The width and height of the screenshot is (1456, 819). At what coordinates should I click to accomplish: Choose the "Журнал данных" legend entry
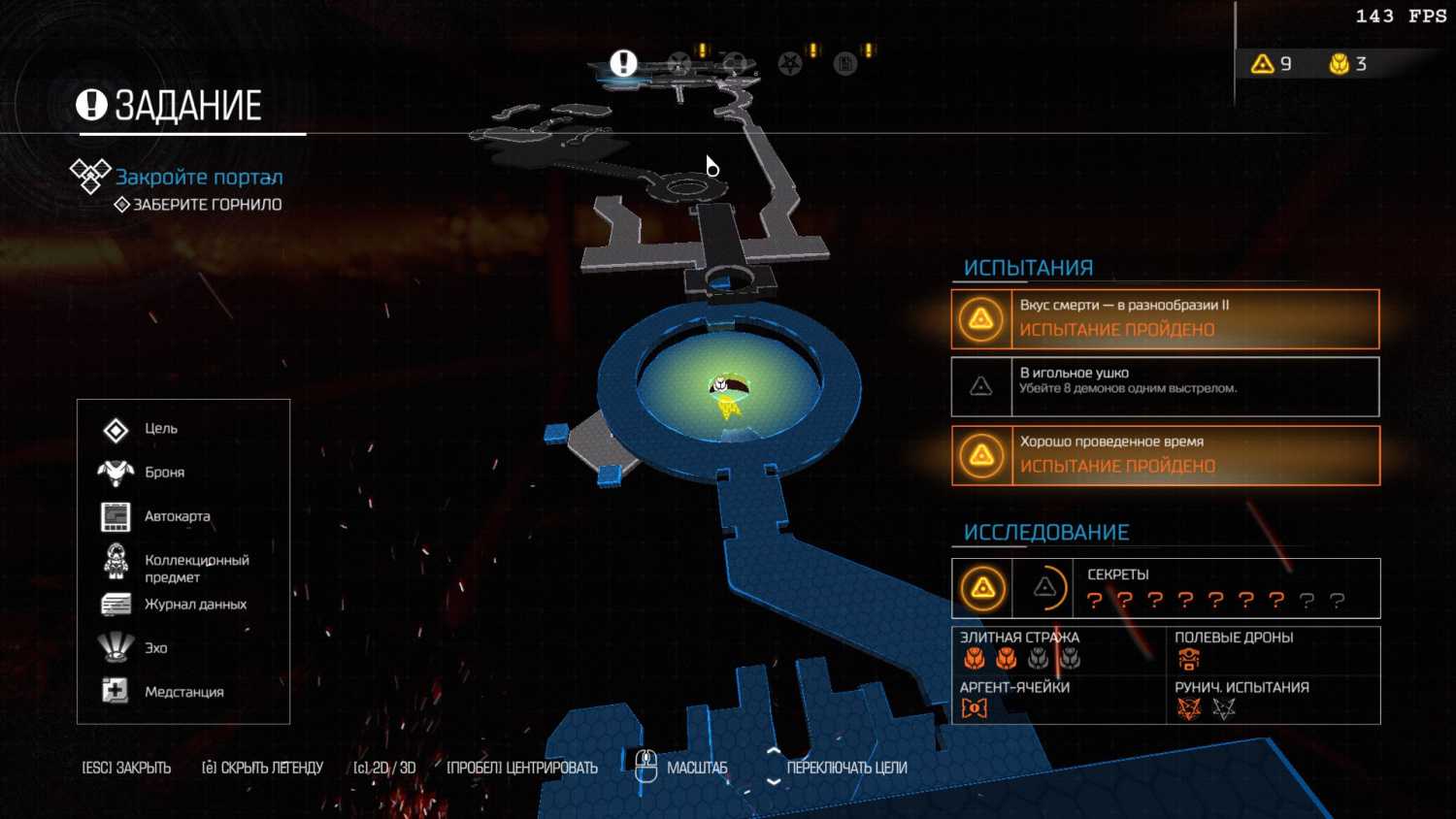pyautogui.click(x=195, y=605)
